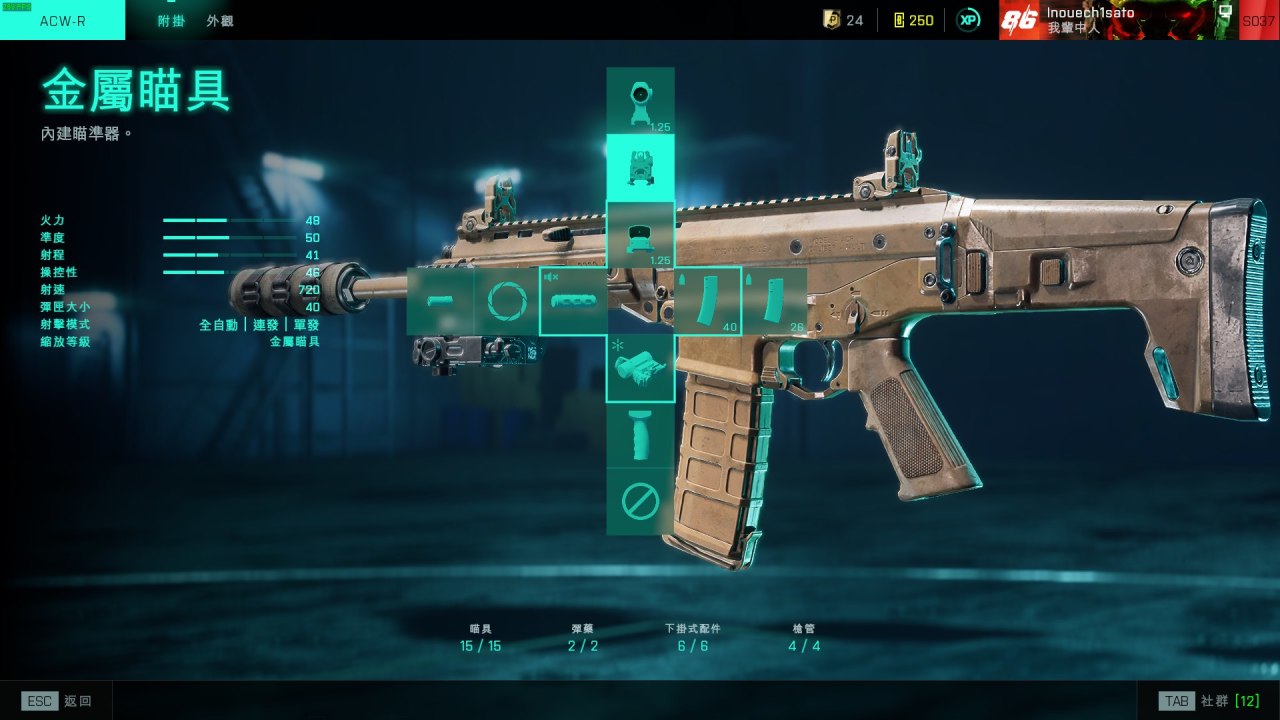Equip the 26-round magazine
Image resolution: width=1280 pixels, height=720 pixels.
tap(774, 300)
